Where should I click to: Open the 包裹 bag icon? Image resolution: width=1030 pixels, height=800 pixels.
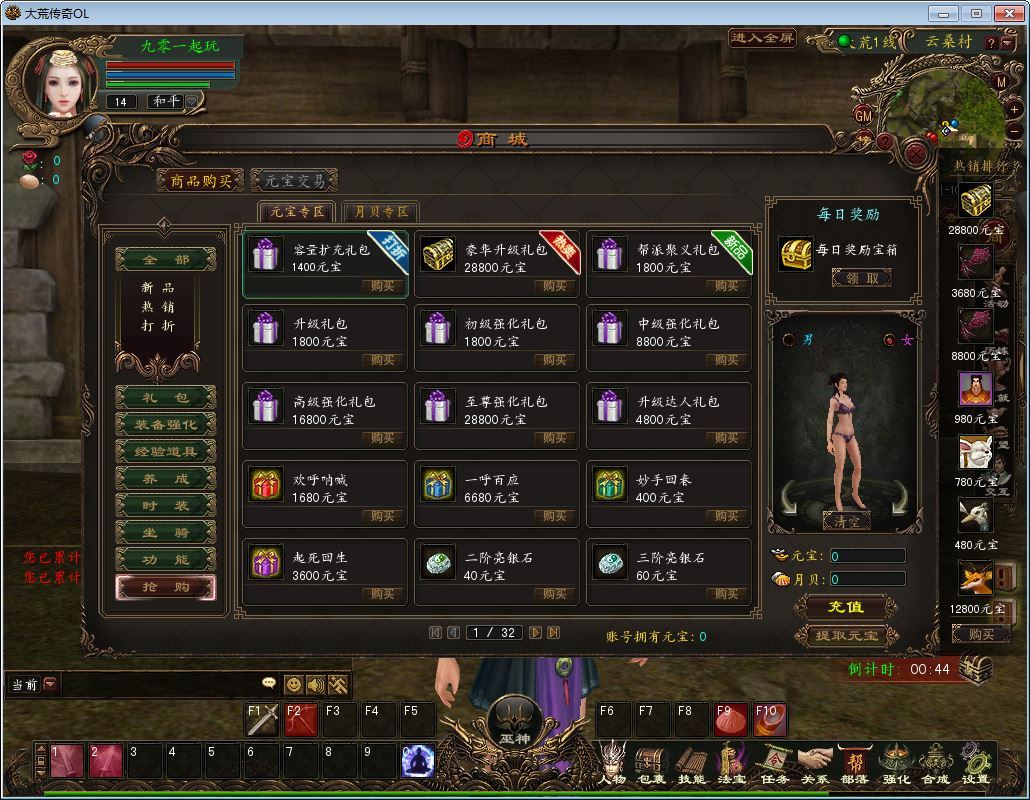(x=651, y=765)
